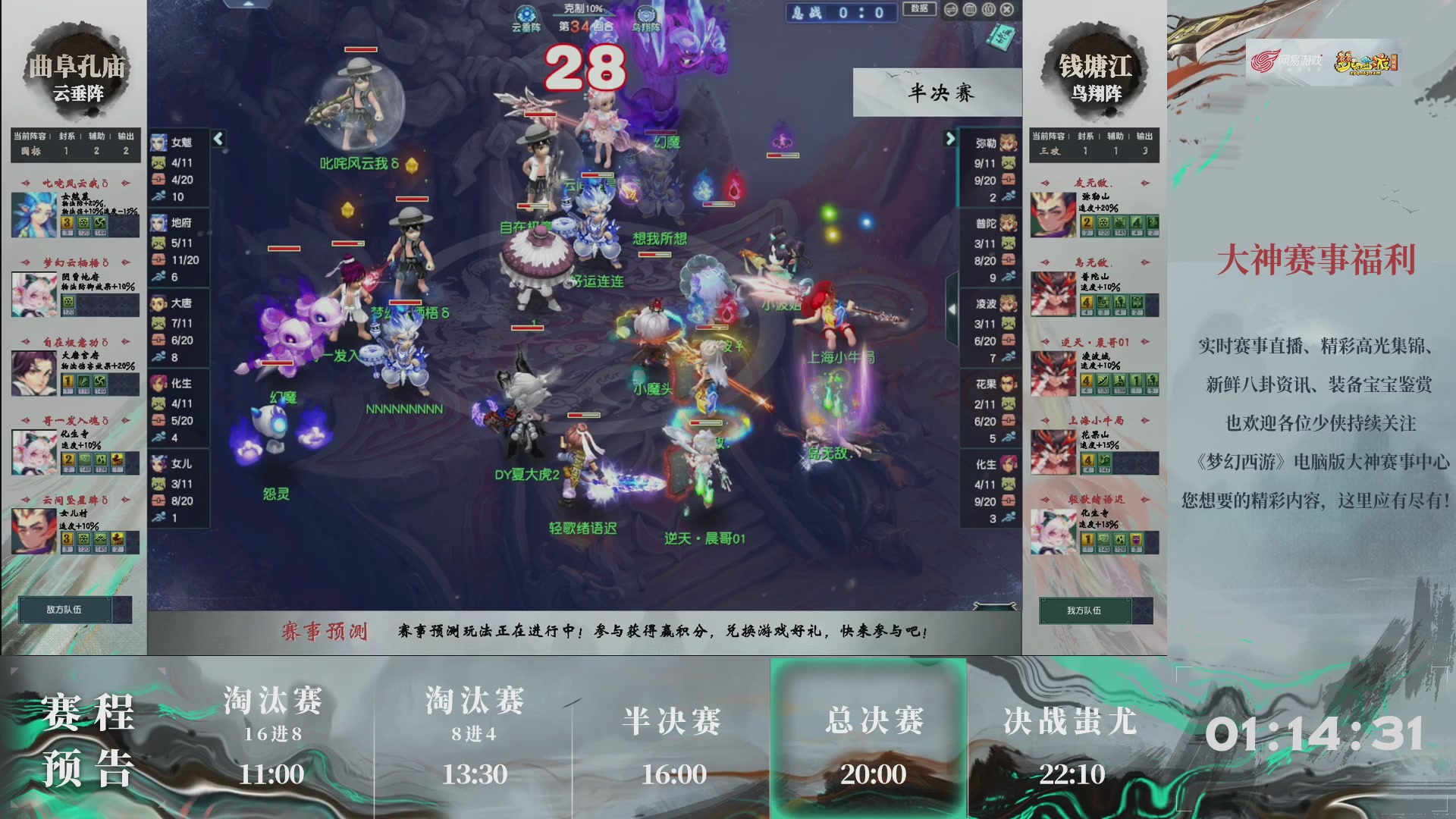This screenshot has width=1456, height=819.
Task: Select the 女魃 character portrait in left roster
Action: [159, 142]
